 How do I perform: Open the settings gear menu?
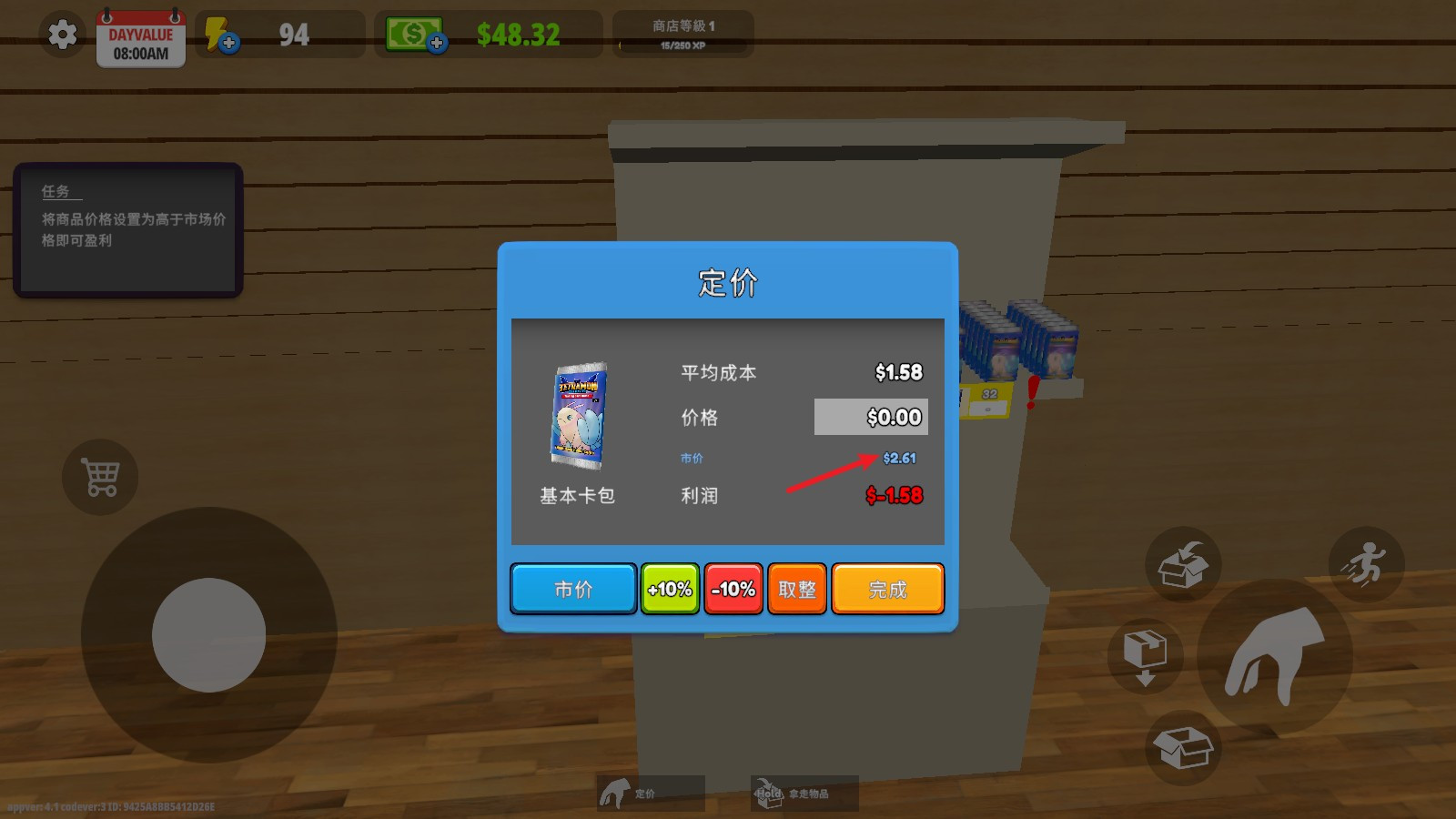click(60, 35)
